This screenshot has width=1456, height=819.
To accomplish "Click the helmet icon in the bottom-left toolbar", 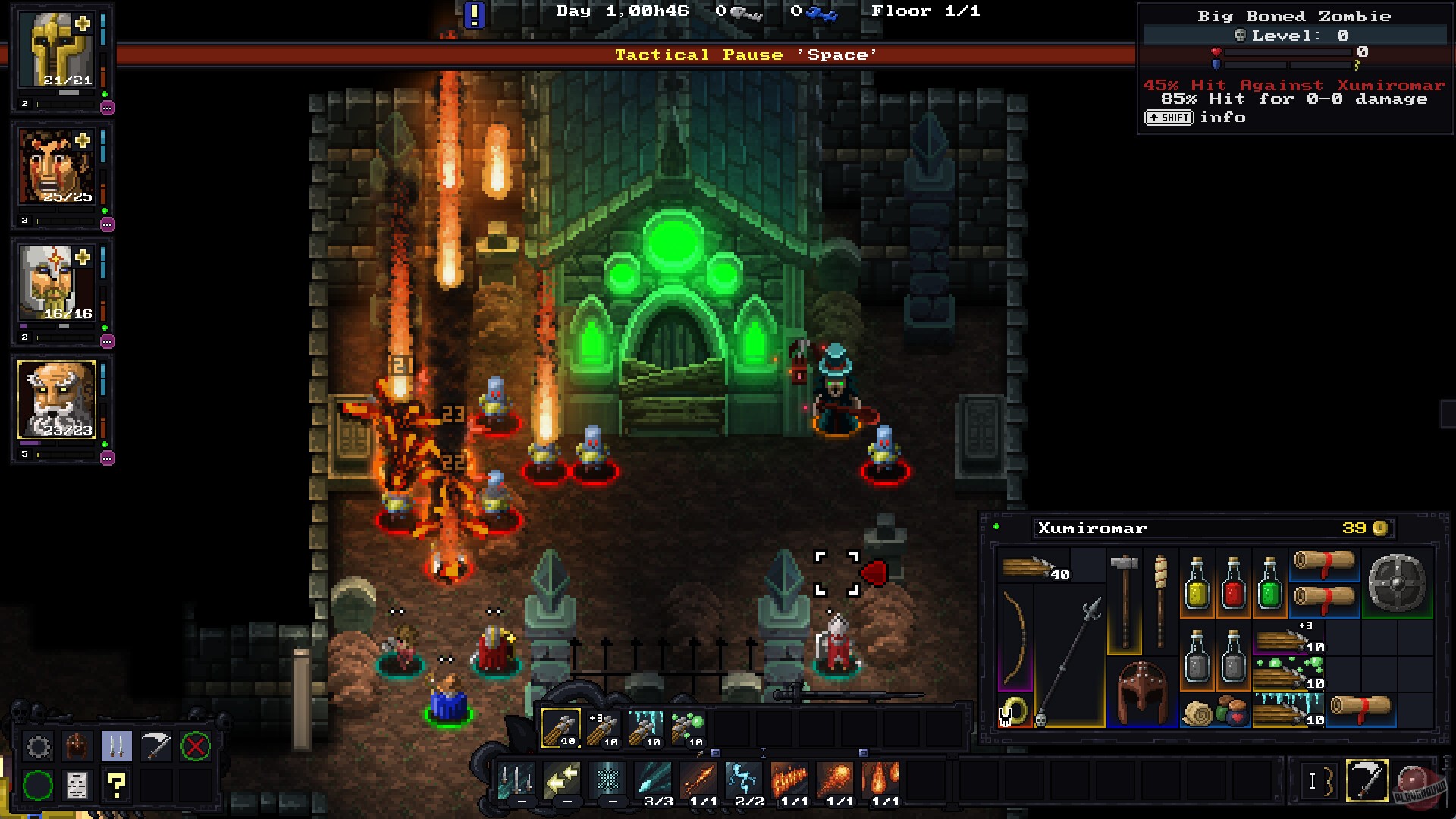I will (x=78, y=745).
